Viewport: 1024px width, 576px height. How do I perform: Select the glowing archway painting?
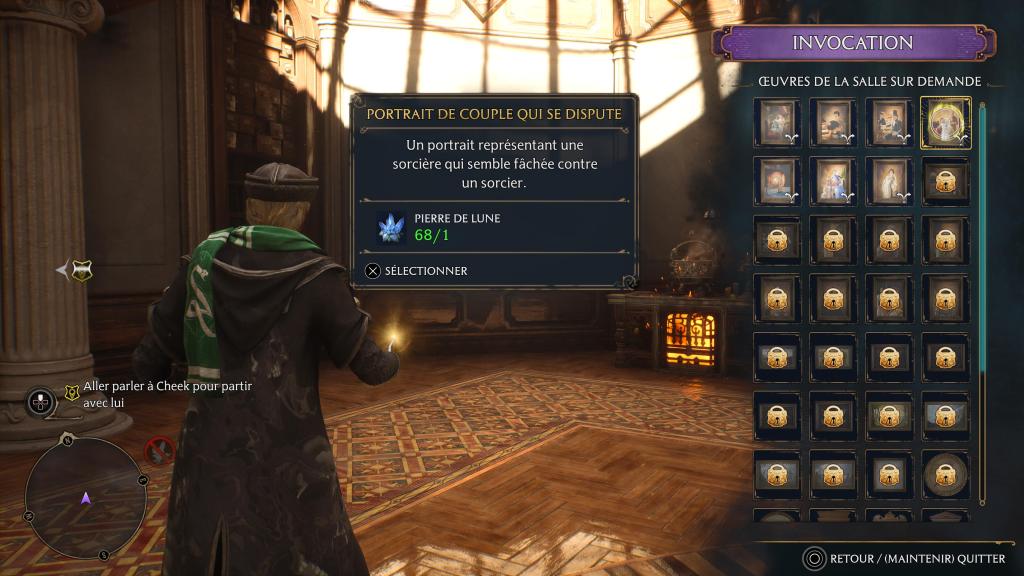pos(776,181)
